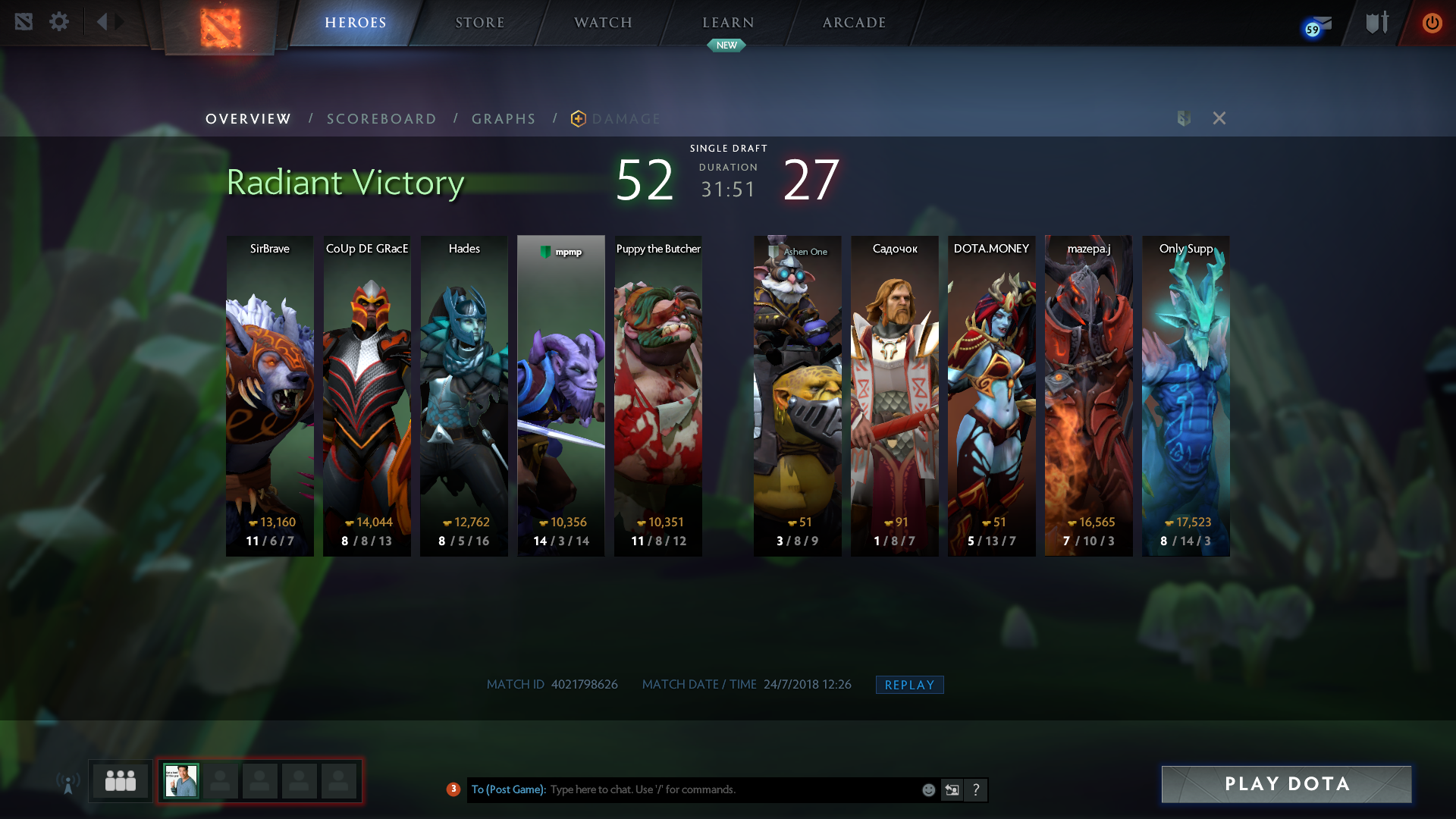1456x819 pixels.
Task: Switch to the Arcade section
Action: (x=854, y=23)
